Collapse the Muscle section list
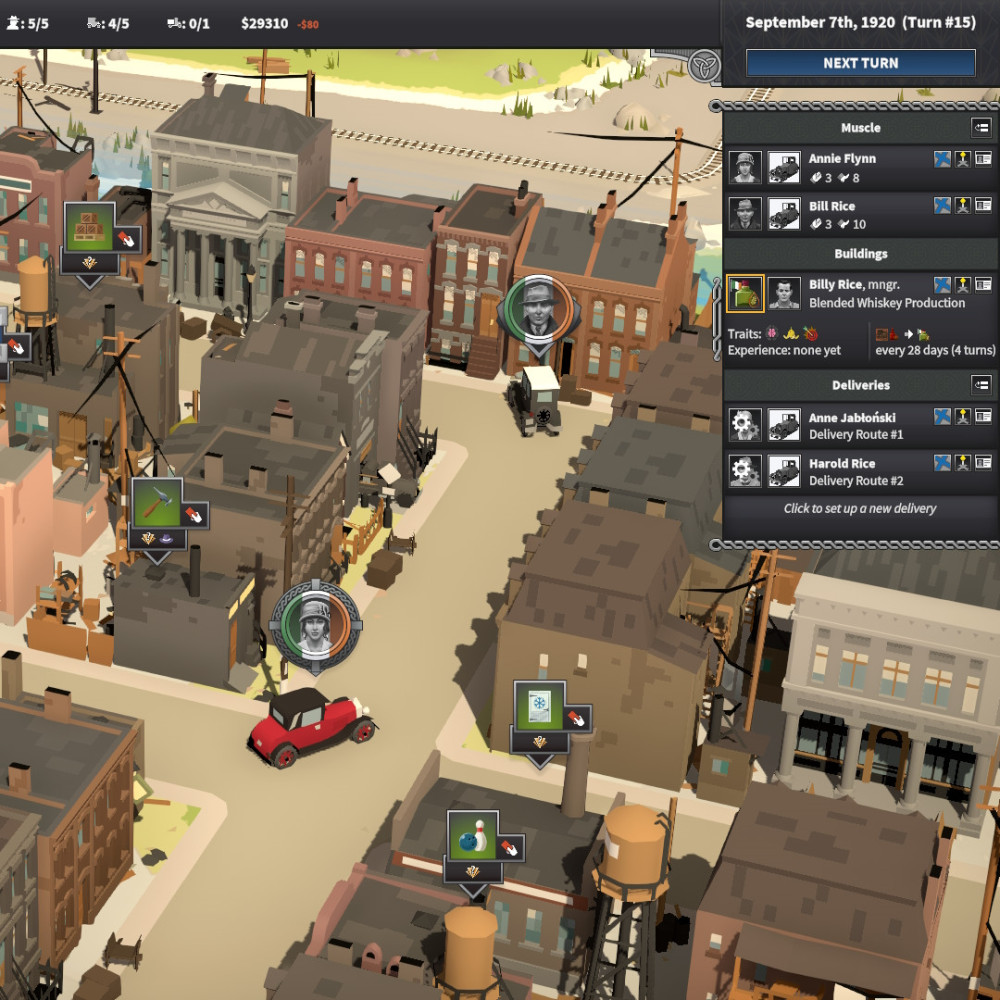The width and height of the screenshot is (1000, 1000). 981,128
